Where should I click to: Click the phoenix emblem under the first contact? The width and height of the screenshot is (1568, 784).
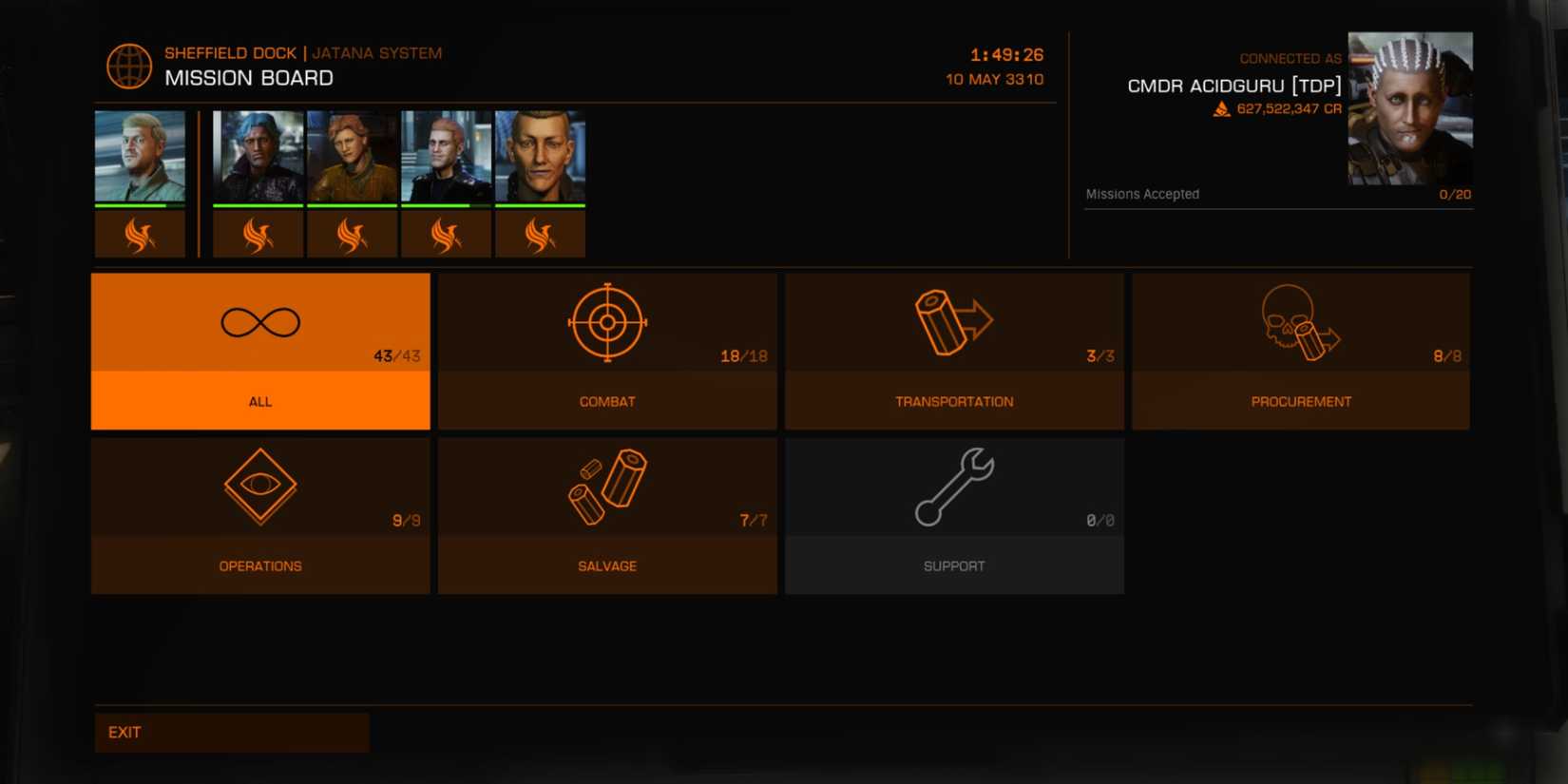click(139, 231)
